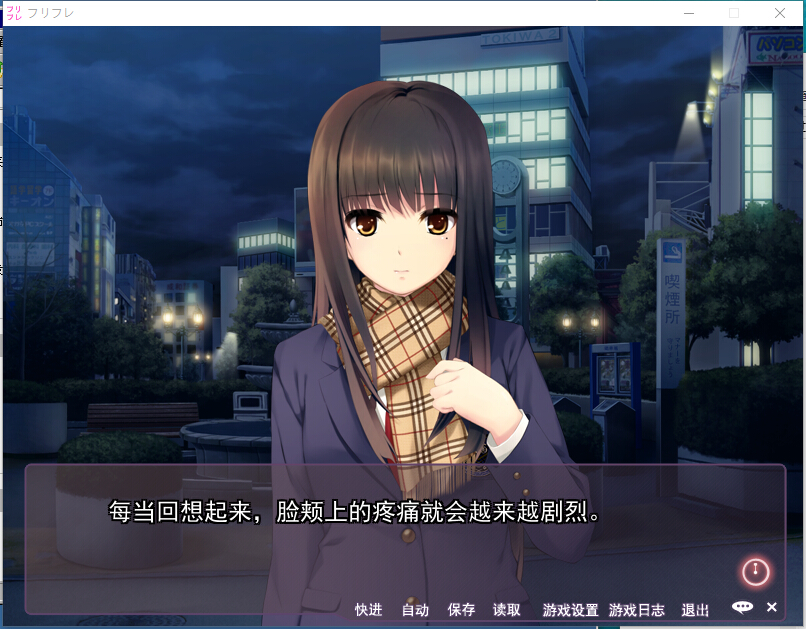
Task: Open the 保存 save menu
Action: pos(461,610)
